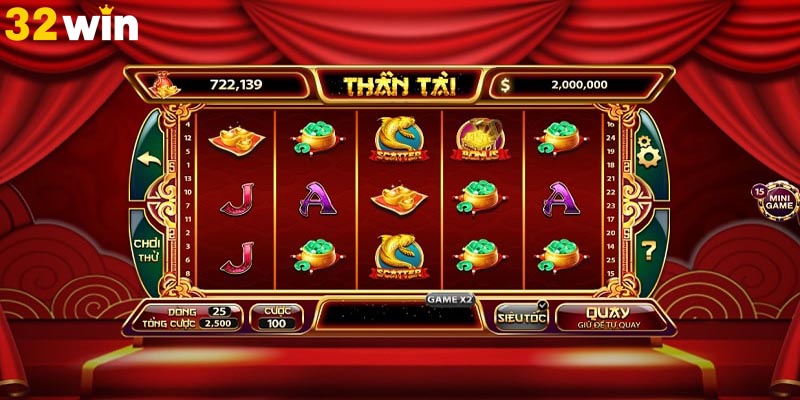Image resolution: width=800 pixels, height=400 pixels.
Task: Toggle the Siêu Tốc fast-spin option
Action: (521, 316)
